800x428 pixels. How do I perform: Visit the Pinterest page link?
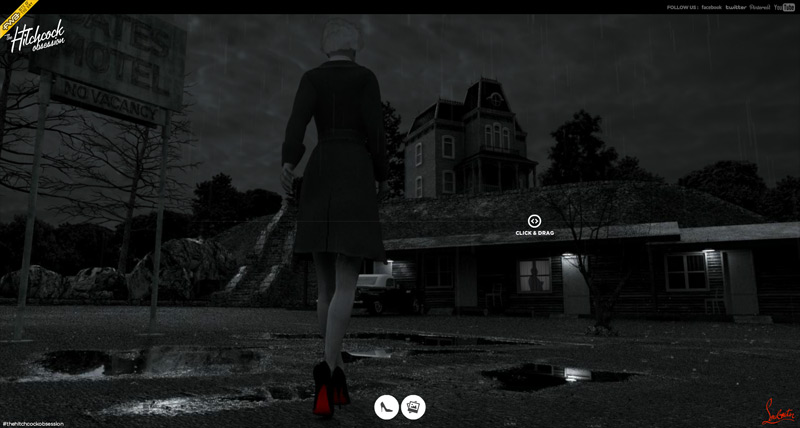click(760, 7)
